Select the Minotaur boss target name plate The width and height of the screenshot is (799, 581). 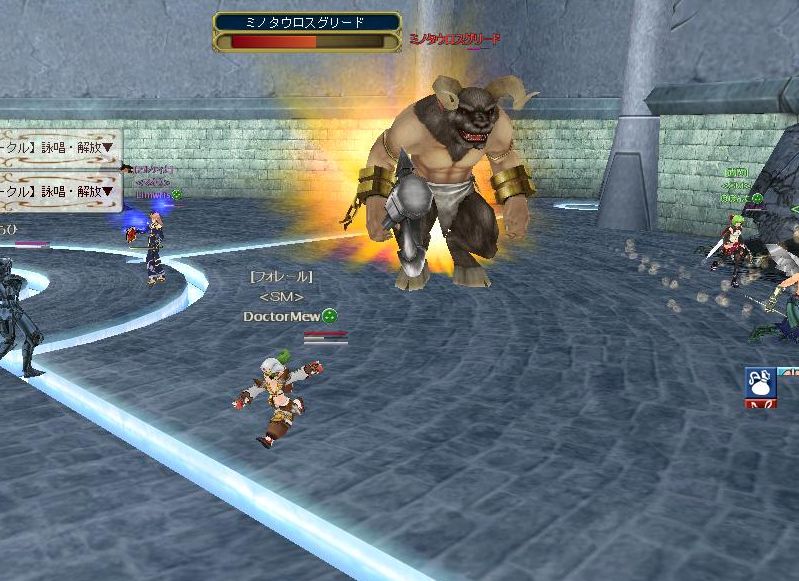307,21
